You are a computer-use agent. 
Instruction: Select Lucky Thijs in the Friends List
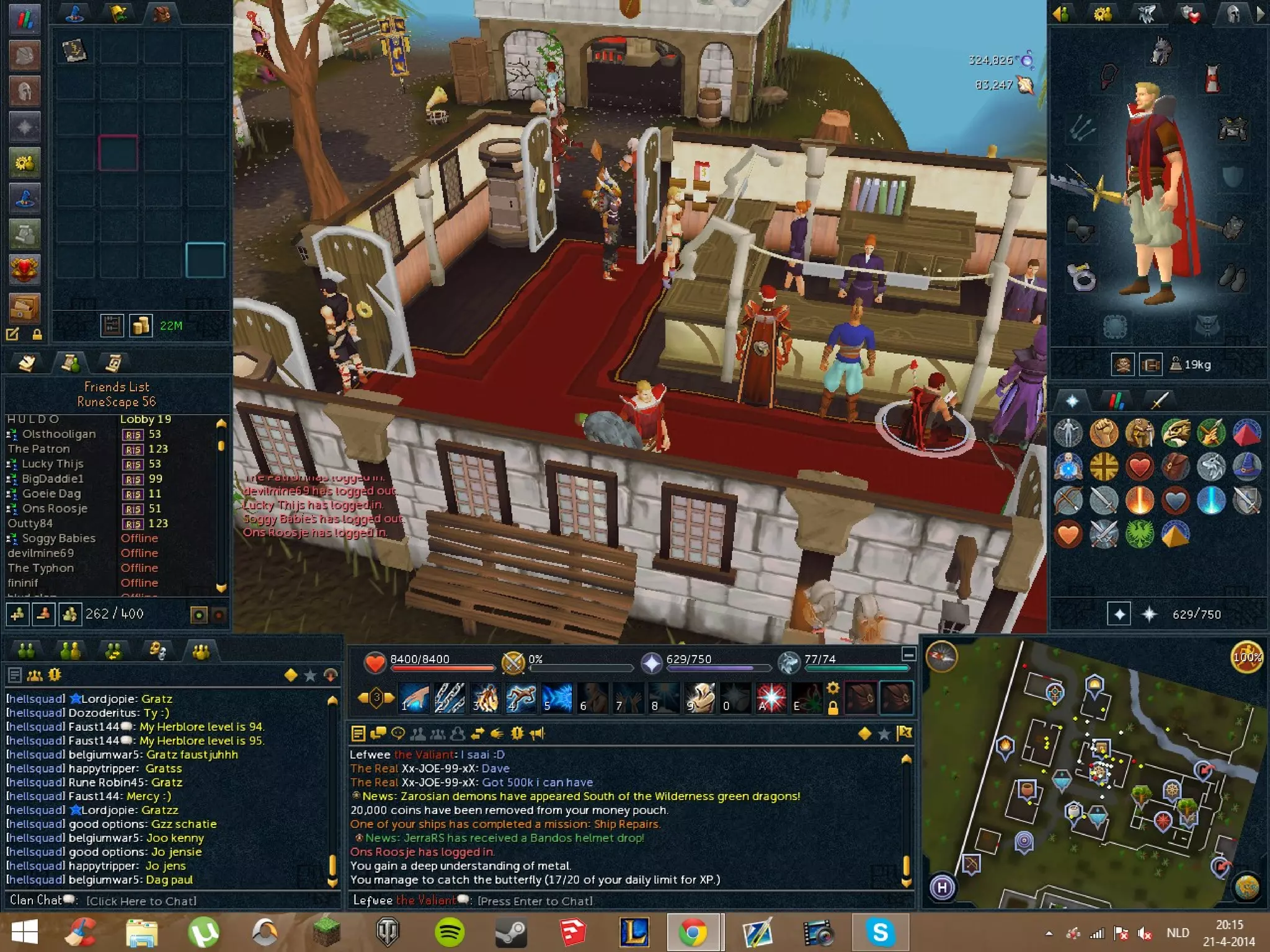[53, 464]
